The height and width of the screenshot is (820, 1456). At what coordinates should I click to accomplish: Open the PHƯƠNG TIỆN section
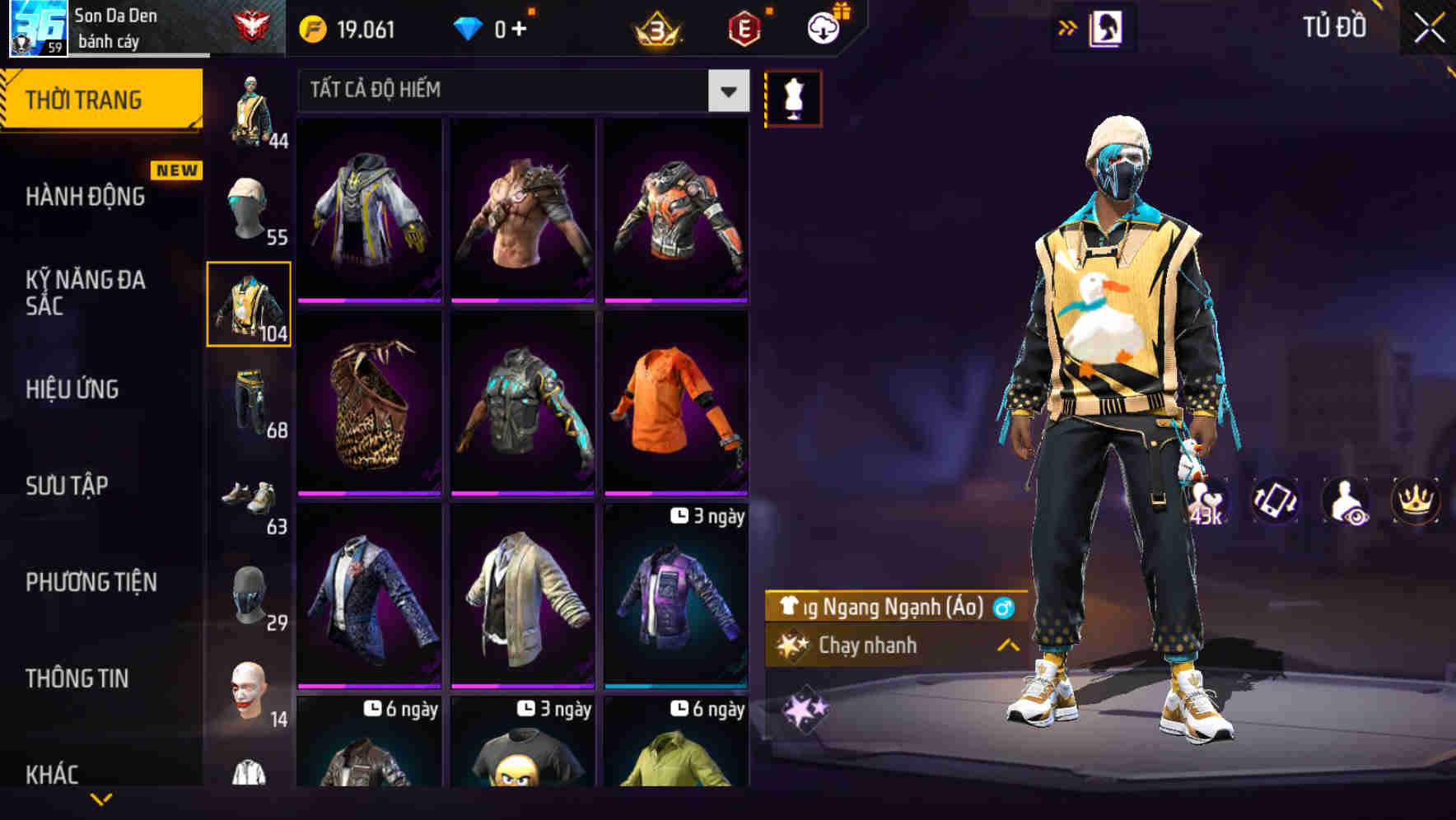91,581
